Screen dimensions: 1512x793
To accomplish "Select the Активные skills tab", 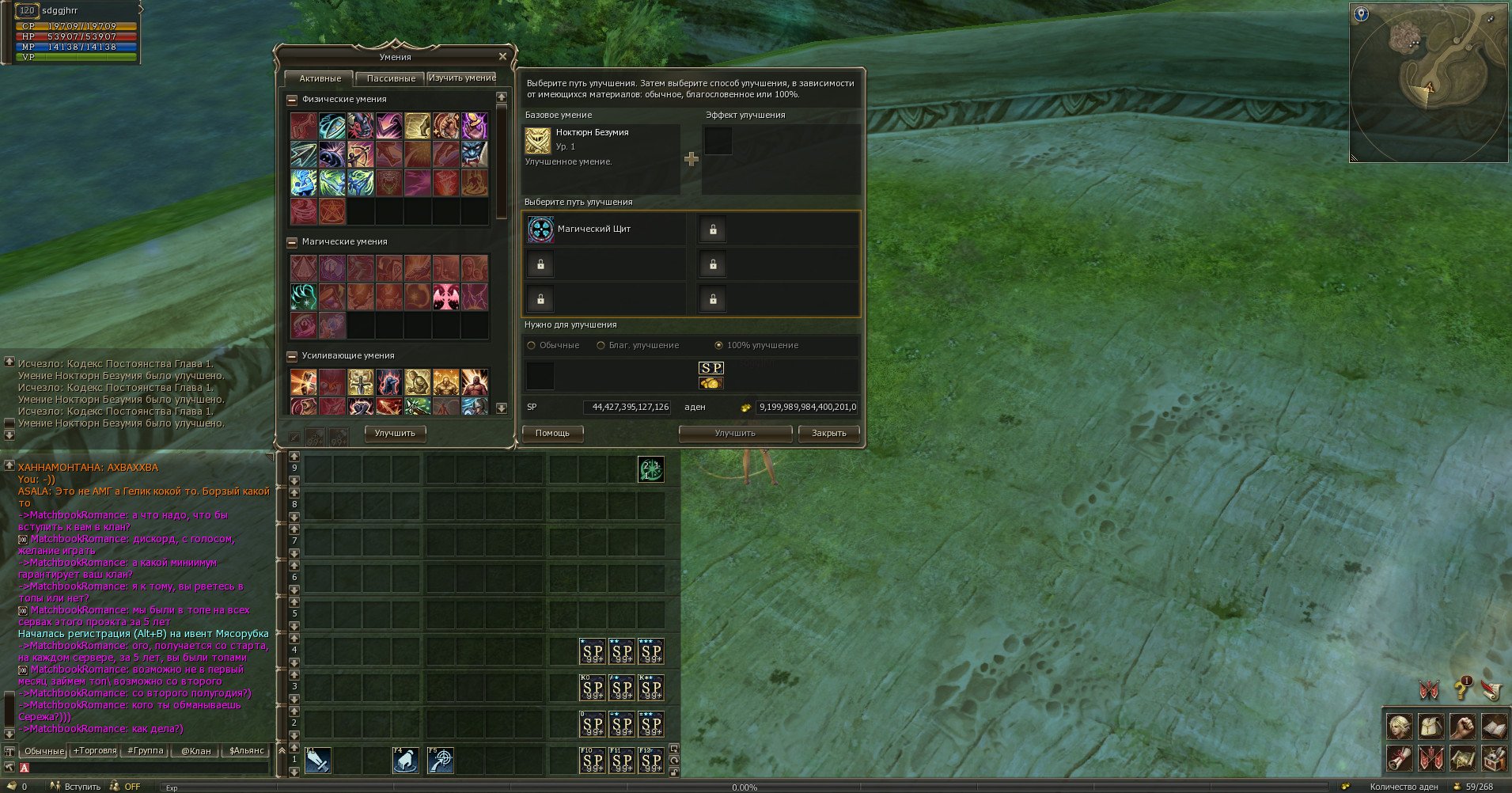I will point(320,78).
